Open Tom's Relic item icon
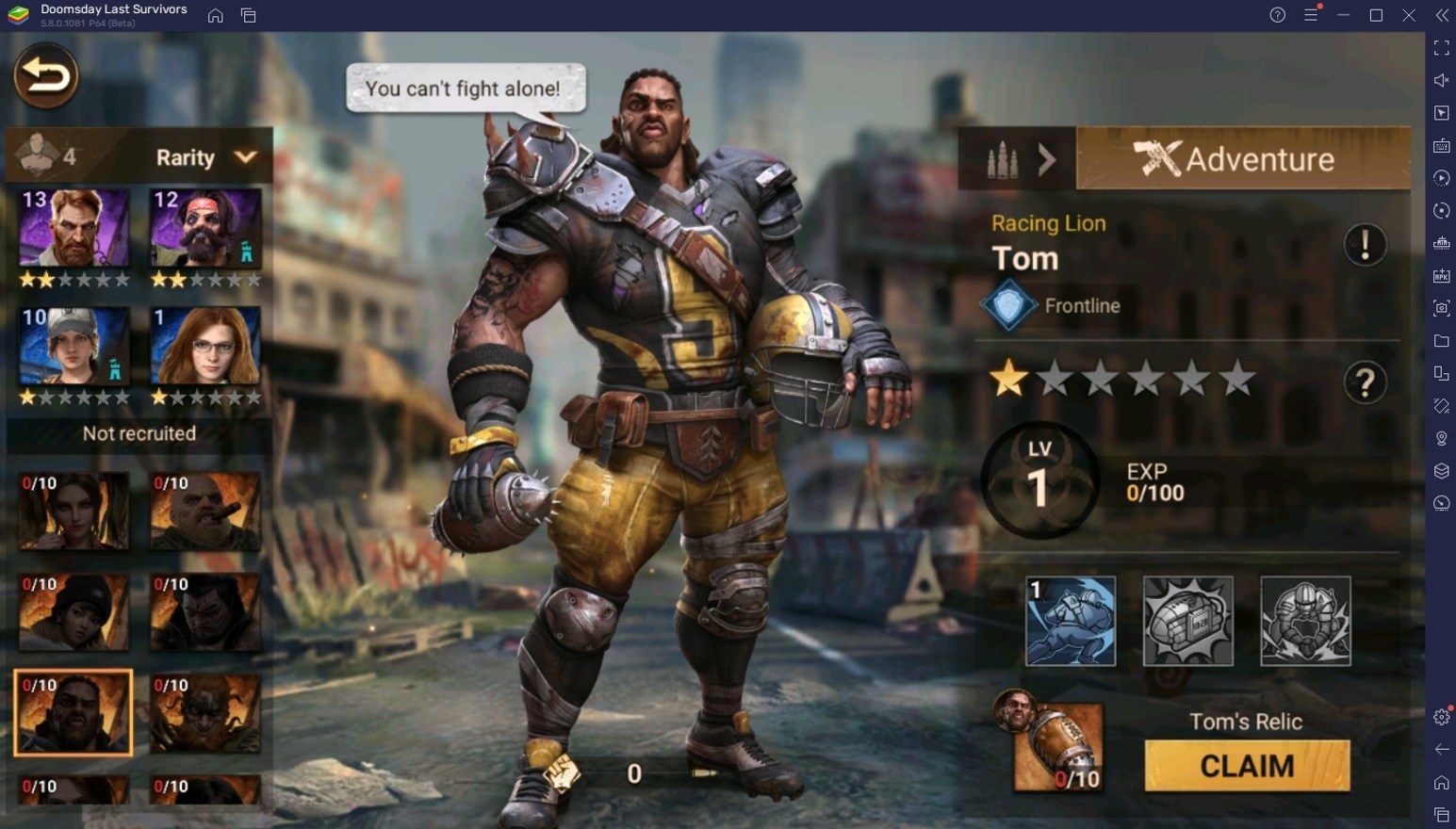This screenshot has width=1456, height=829. pos(1057,746)
